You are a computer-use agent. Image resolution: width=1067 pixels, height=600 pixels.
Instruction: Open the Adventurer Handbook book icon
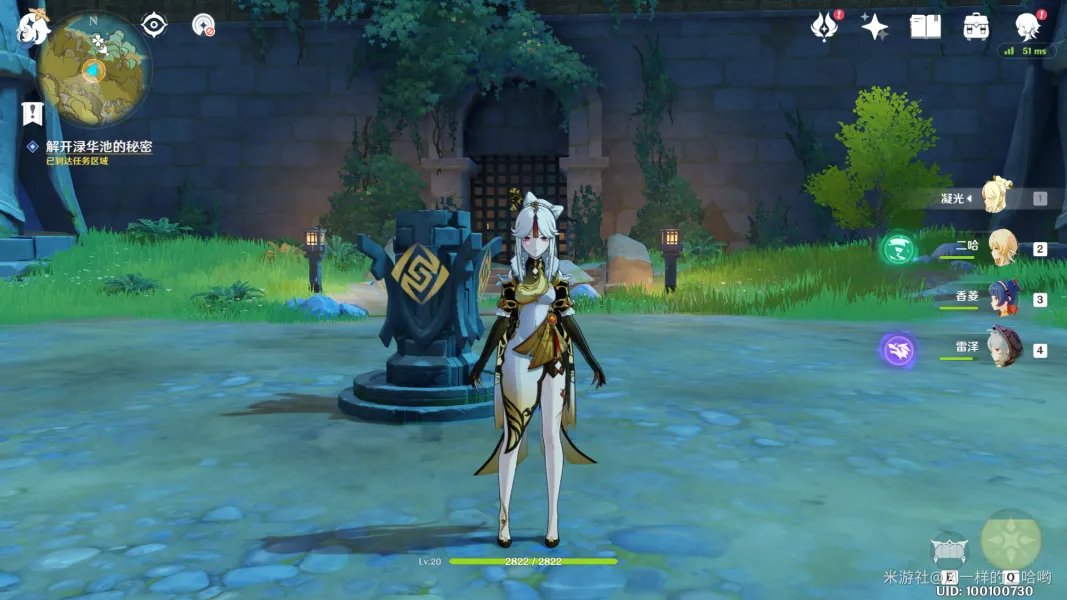(x=925, y=27)
